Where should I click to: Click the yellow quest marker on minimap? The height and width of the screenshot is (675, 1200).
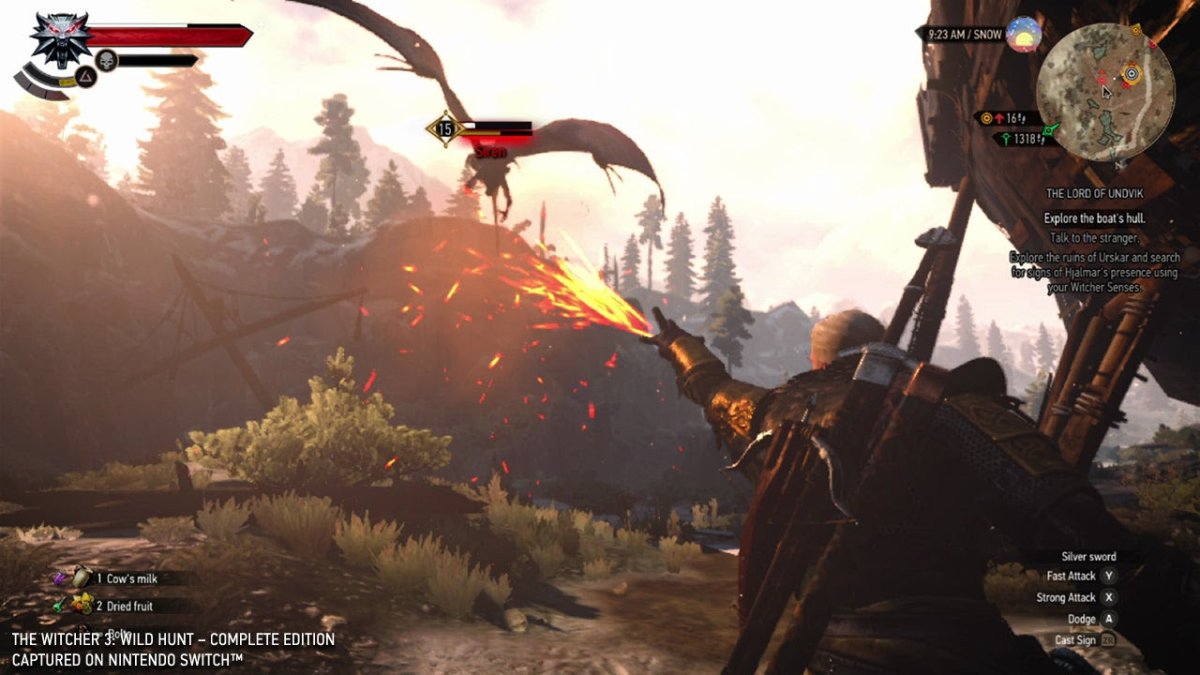tap(1131, 73)
